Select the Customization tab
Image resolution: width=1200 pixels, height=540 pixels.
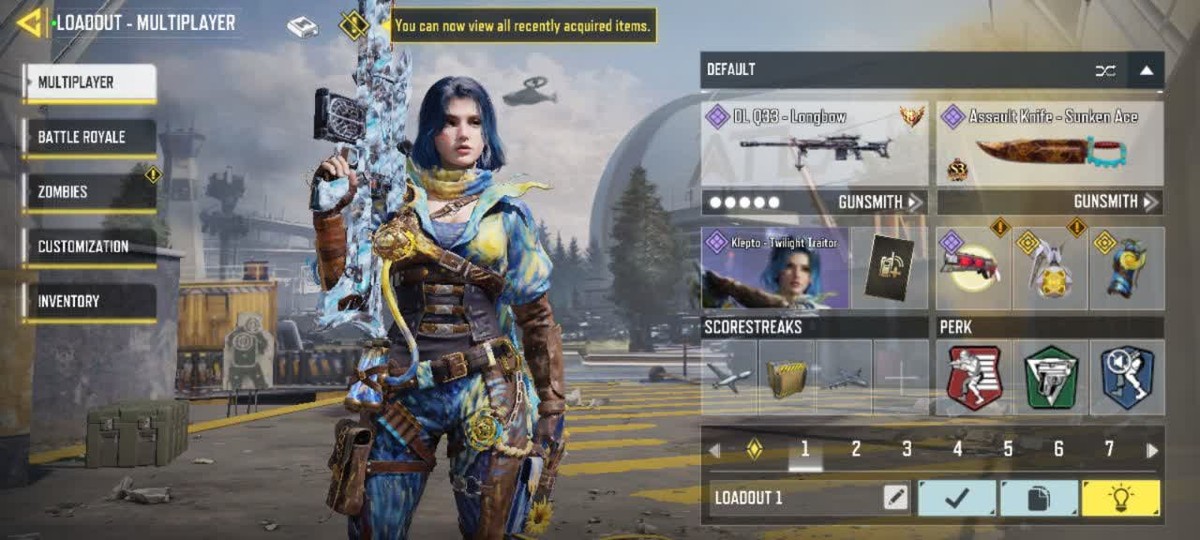click(90, 246)
